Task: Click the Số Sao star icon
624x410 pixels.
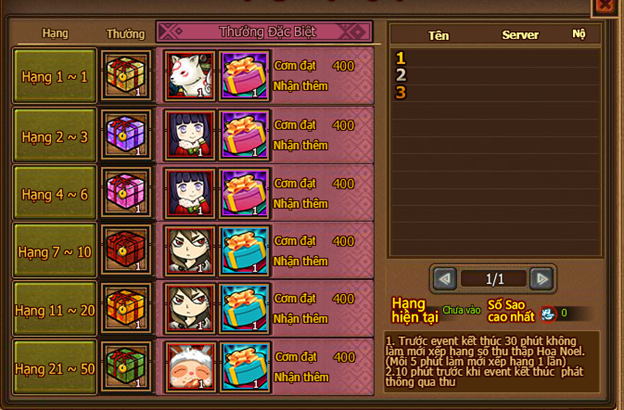Action: pyautogui.click(x=548, y=313)
